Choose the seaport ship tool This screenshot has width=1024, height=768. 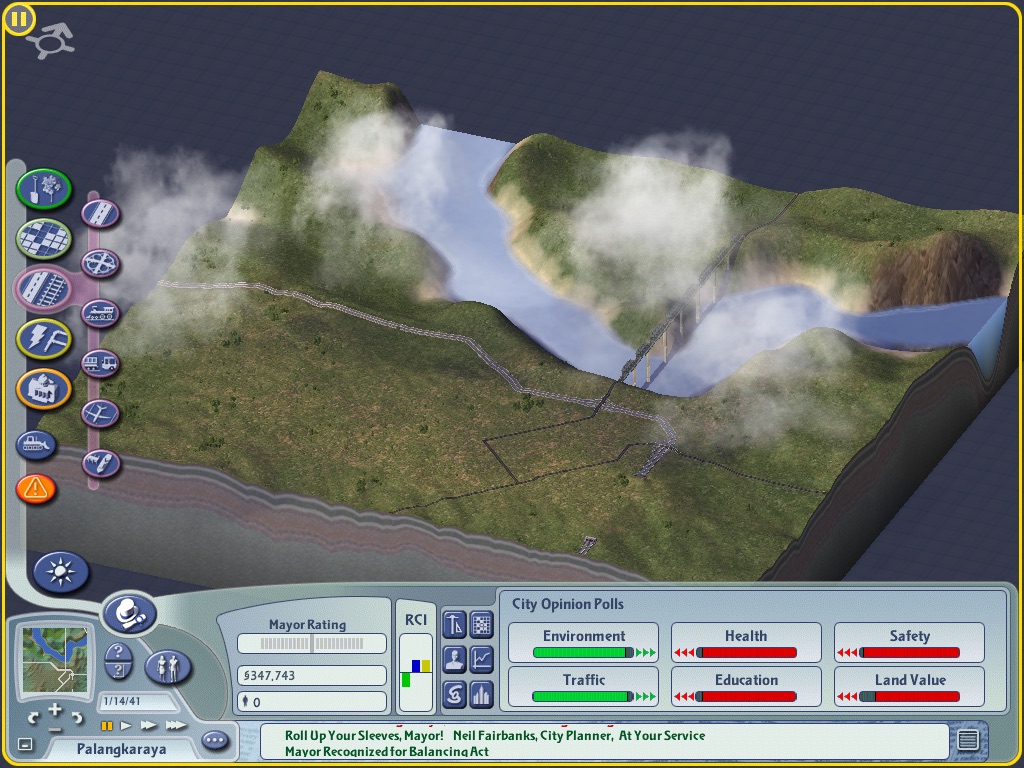point(100,463)
